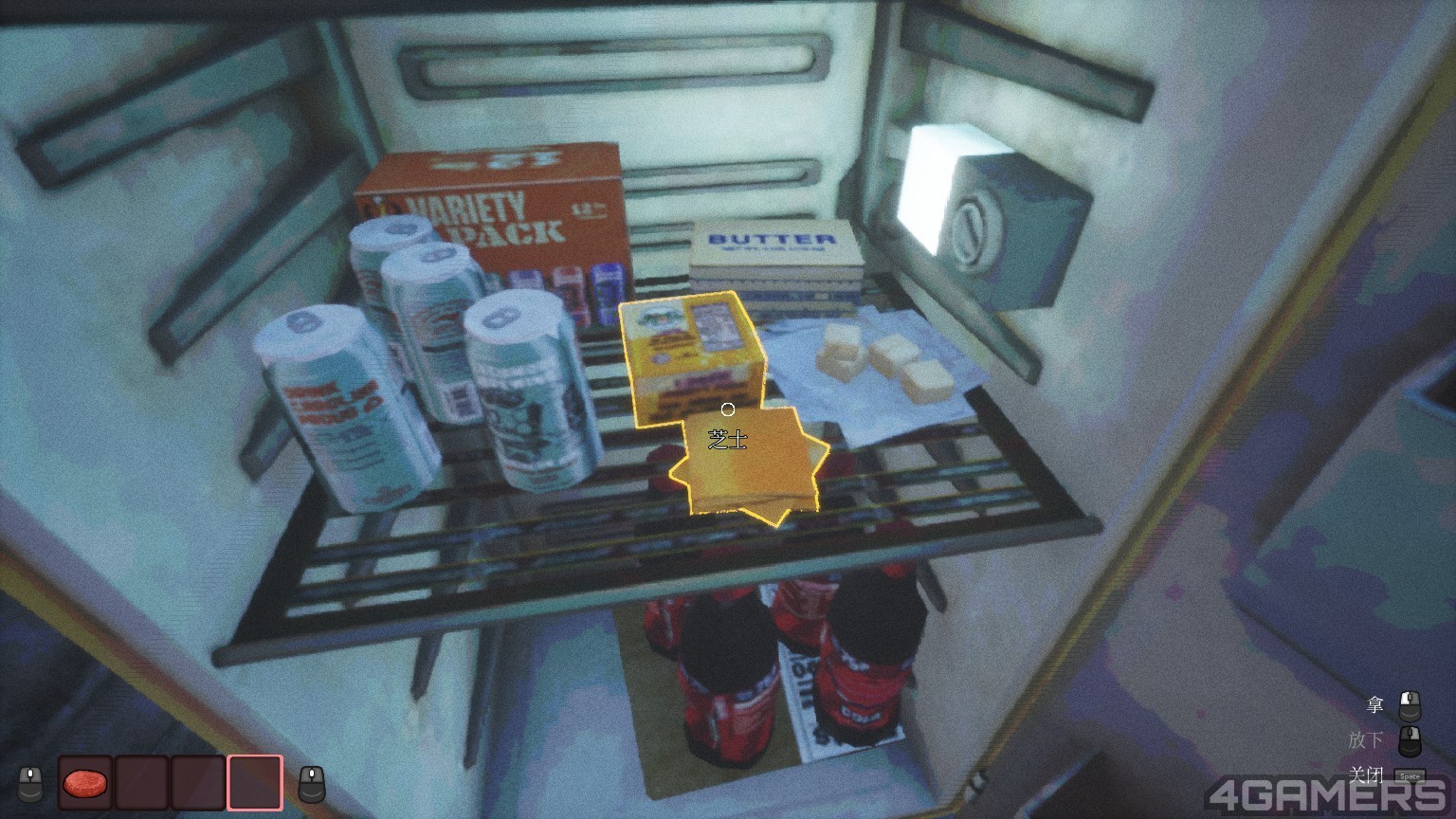Select the raw meat patty hotbar slot
Image resolution: width=1456 pixels, height=819 pixels.
(x=86, y=783)
